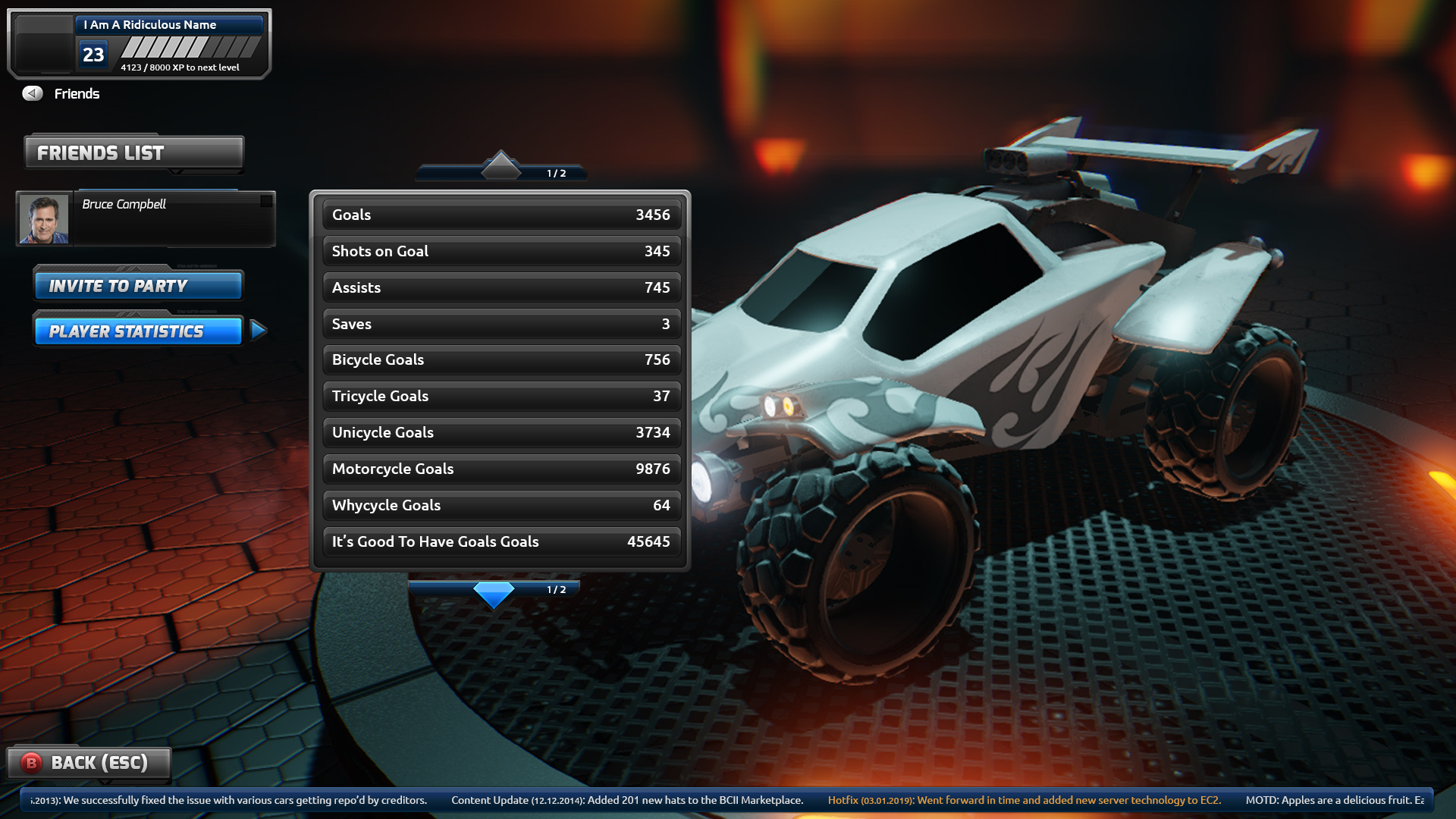Select the Whycycle Goals row

[500, 505]
